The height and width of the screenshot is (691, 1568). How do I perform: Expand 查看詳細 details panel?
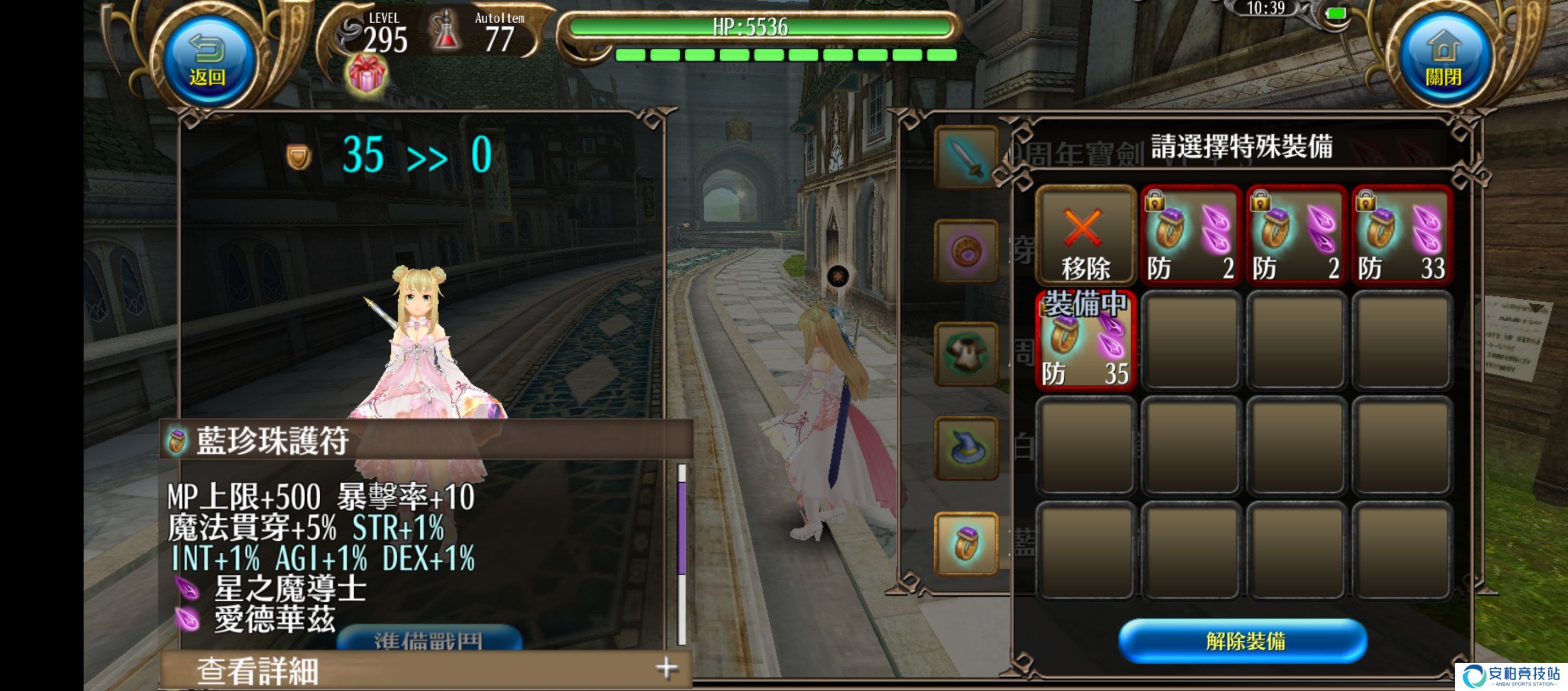[x=426, y=670]
